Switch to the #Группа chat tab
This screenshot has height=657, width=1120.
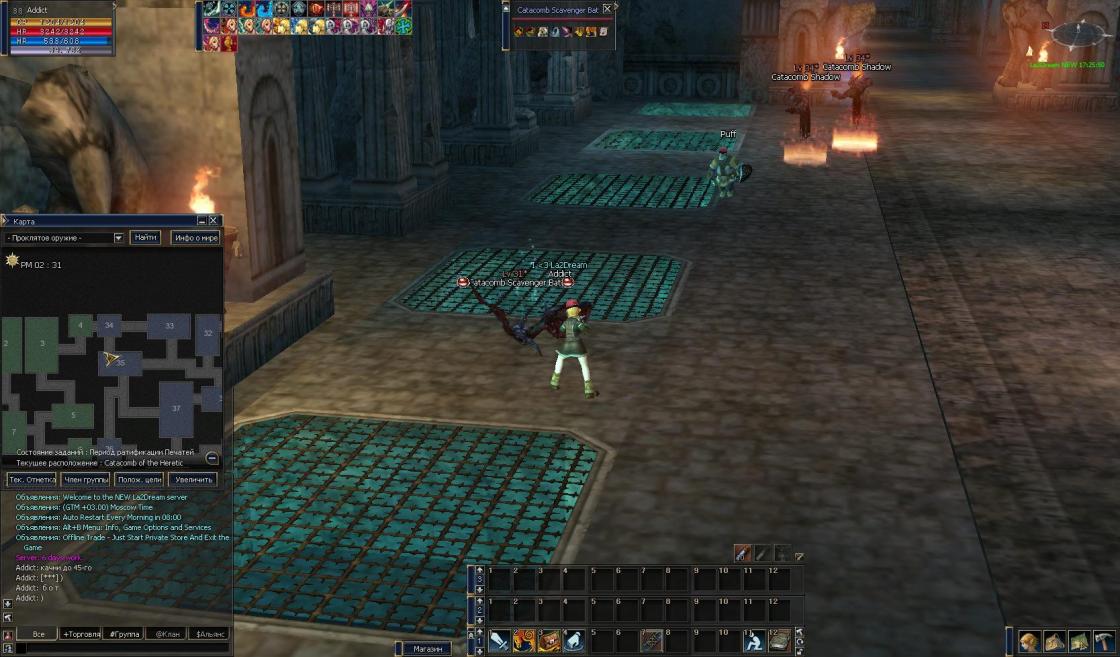[123, 634]
